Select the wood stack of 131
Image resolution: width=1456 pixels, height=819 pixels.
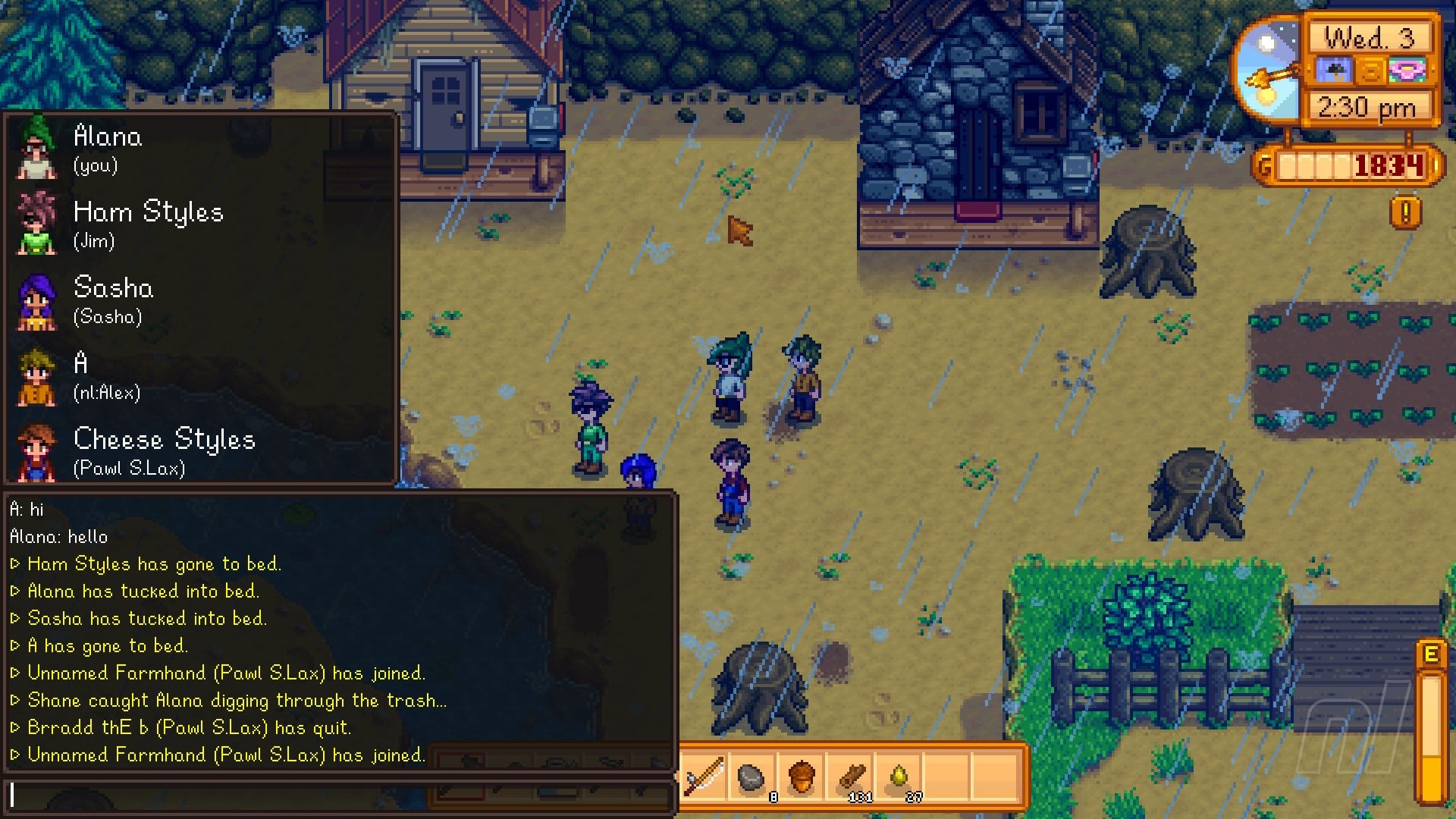pyautogui.click(x=851, y=777)
